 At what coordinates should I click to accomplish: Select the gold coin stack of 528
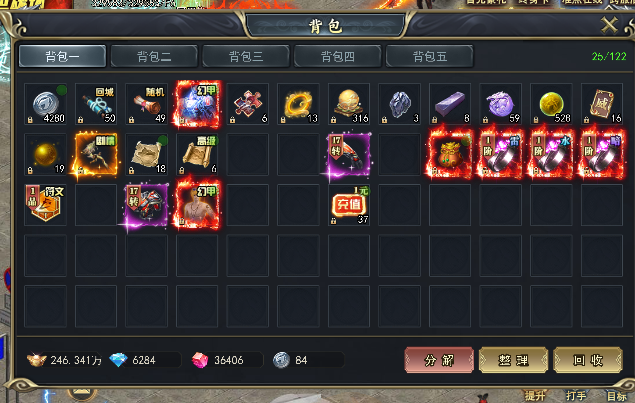point(550,105)
